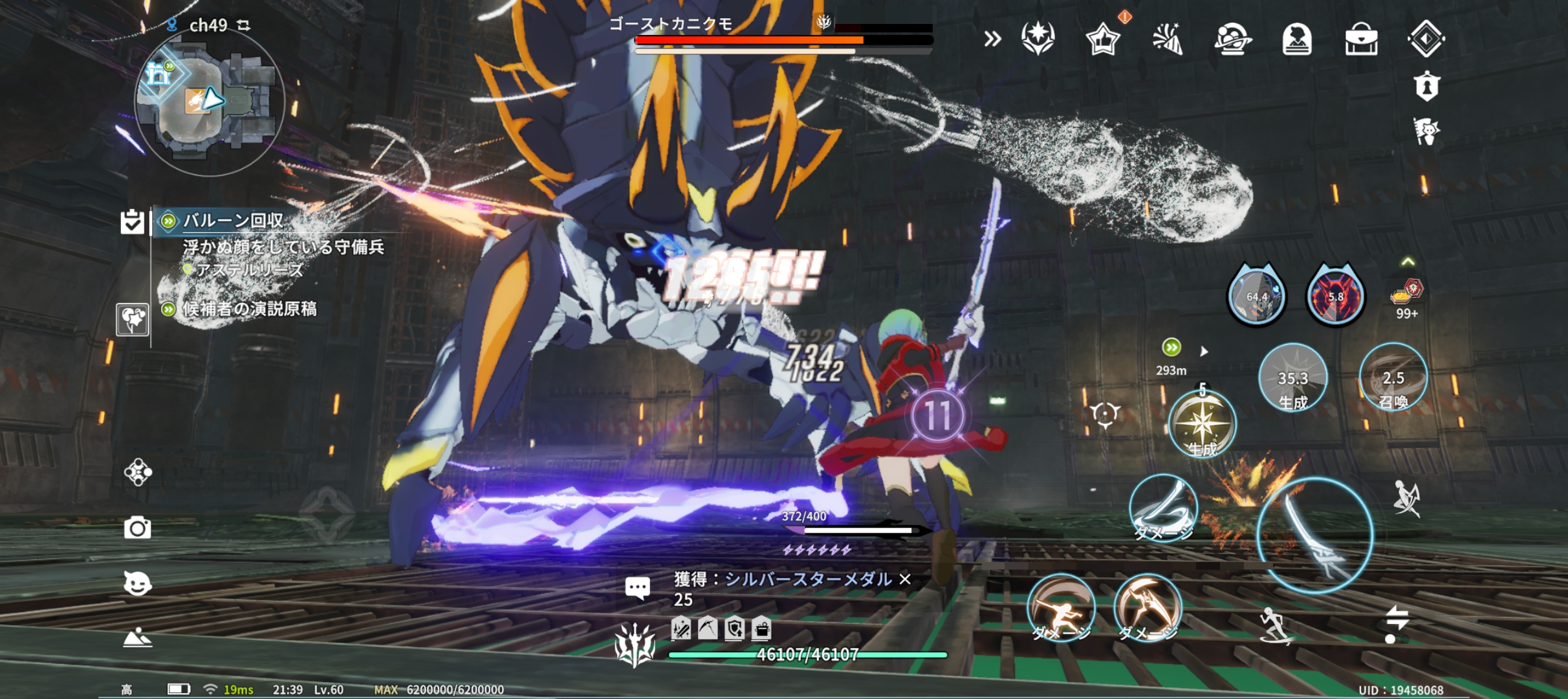Select the 候補者の演説原稿 quest entry
The width and height of the screenshot is (1568, 699).
[x=249, y=309]
